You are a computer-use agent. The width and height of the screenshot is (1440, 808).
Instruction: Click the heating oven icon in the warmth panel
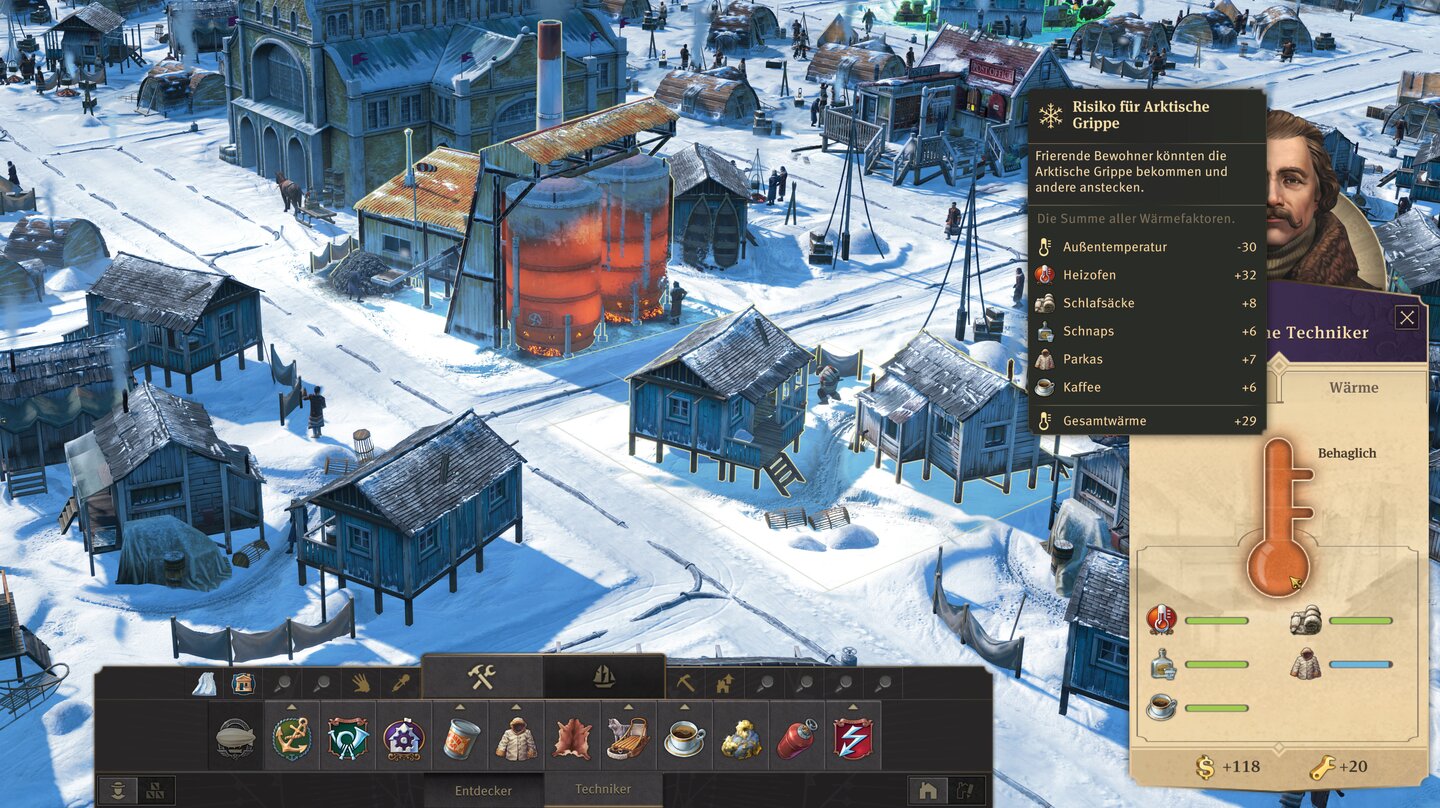point(1161,620)
